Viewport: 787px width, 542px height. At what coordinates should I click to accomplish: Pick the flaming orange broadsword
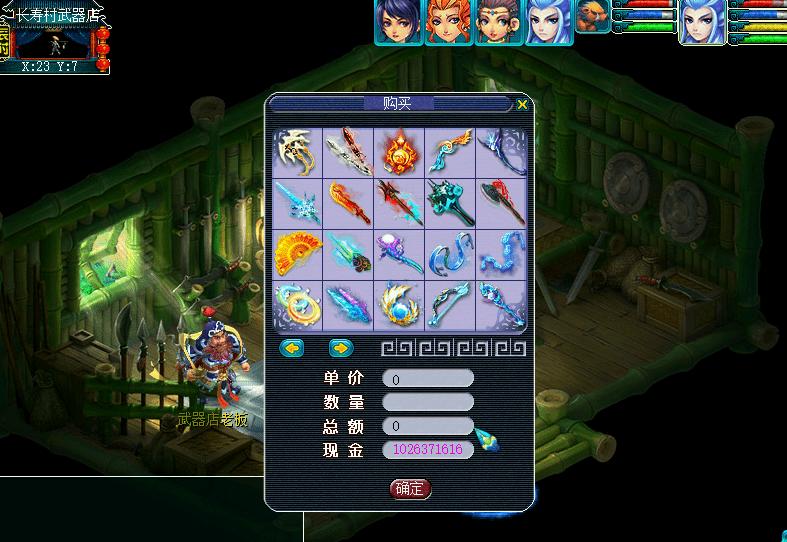[348, 203]
